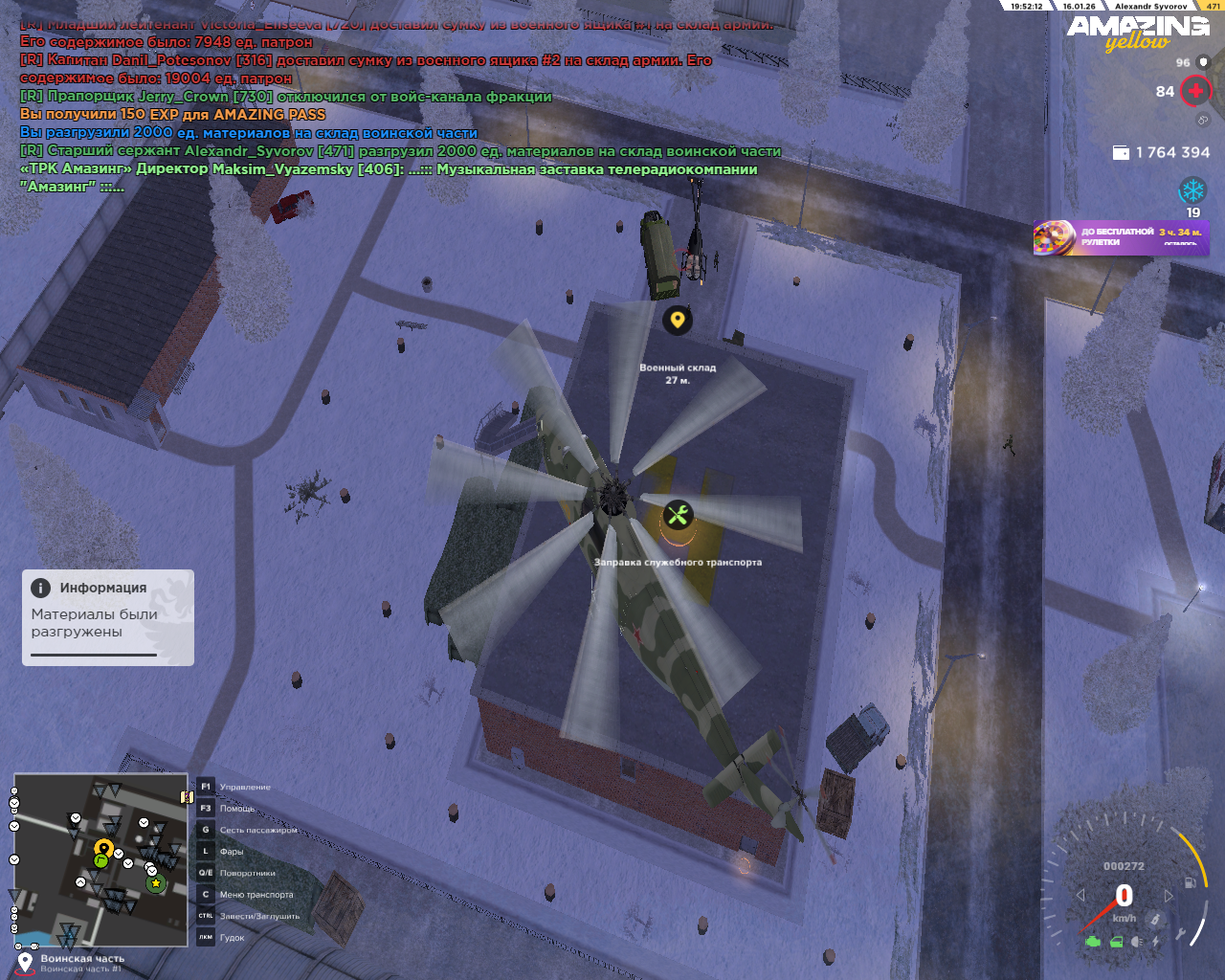Click the Amazing yellow server logo
1225x980 pixels.
click(1138, 32)
